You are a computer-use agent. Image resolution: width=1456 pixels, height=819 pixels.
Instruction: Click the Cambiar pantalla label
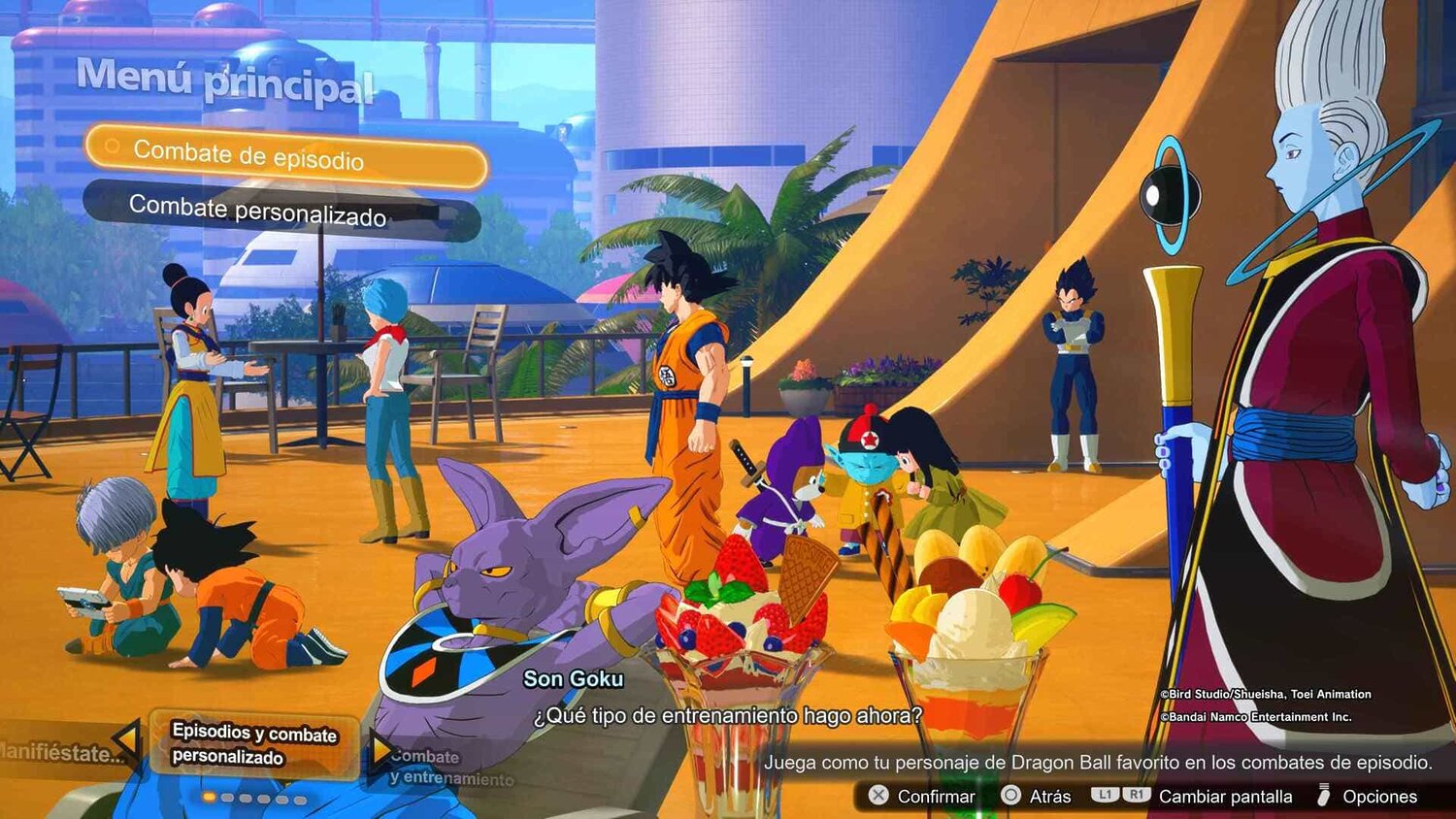click(1225, 795)
